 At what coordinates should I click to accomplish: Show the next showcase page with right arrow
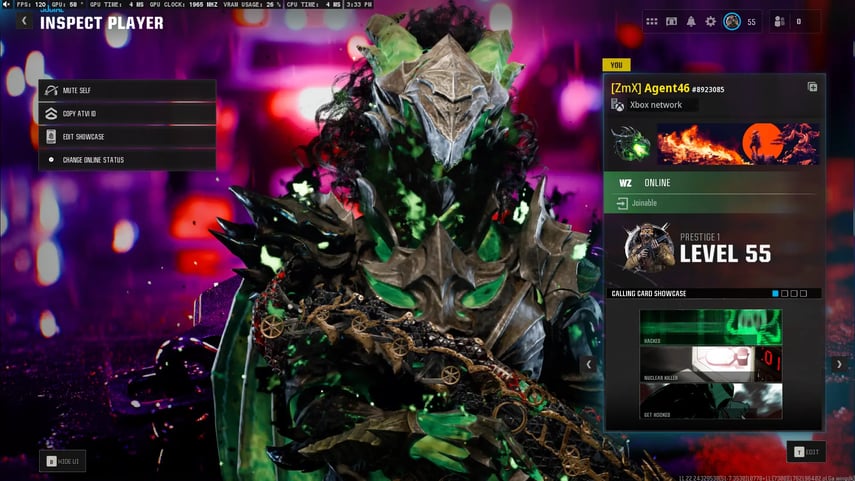pyautogui.click(x=839, y=365)
